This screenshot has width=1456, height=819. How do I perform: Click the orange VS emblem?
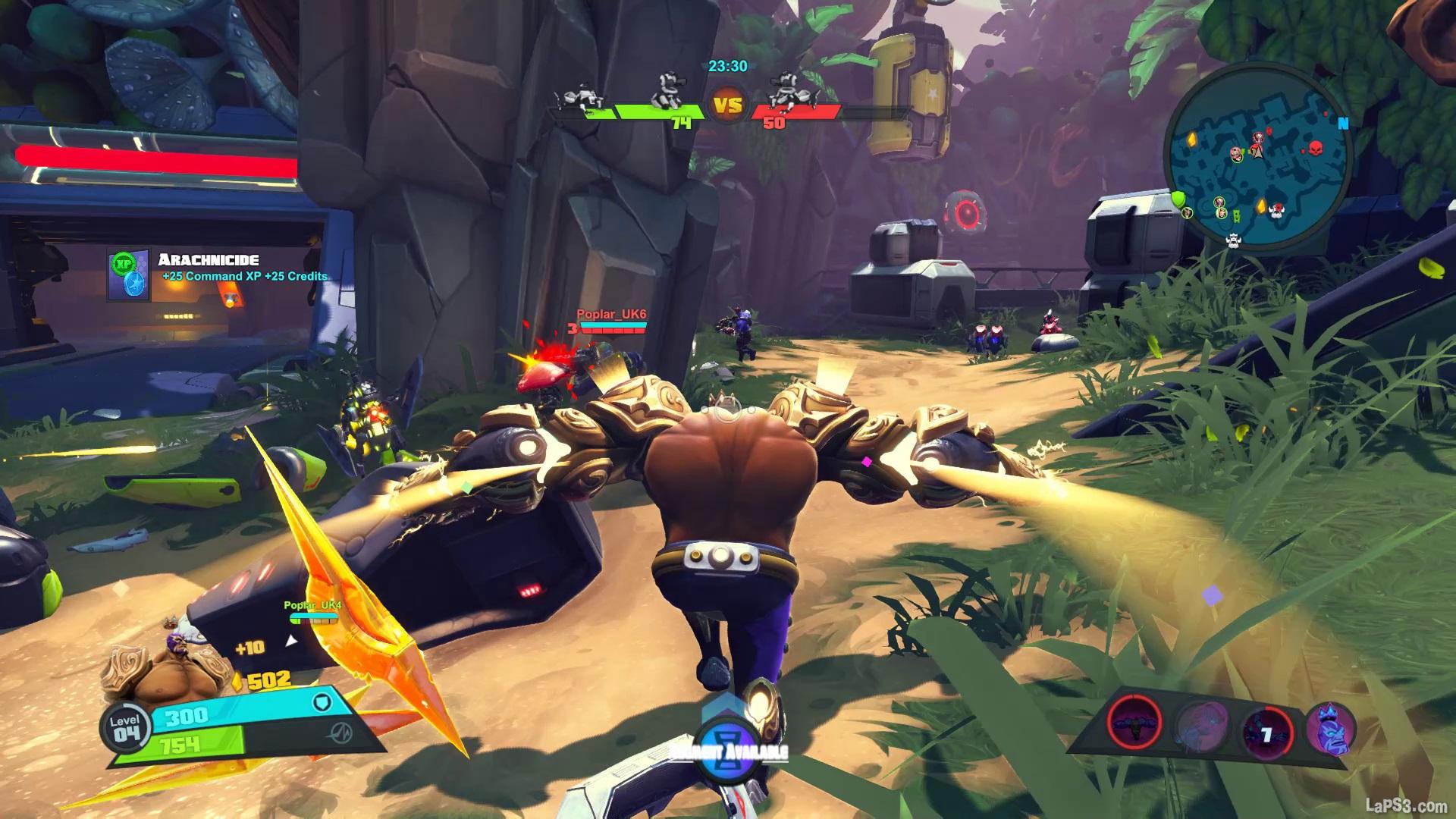click(x=728, y=105)
